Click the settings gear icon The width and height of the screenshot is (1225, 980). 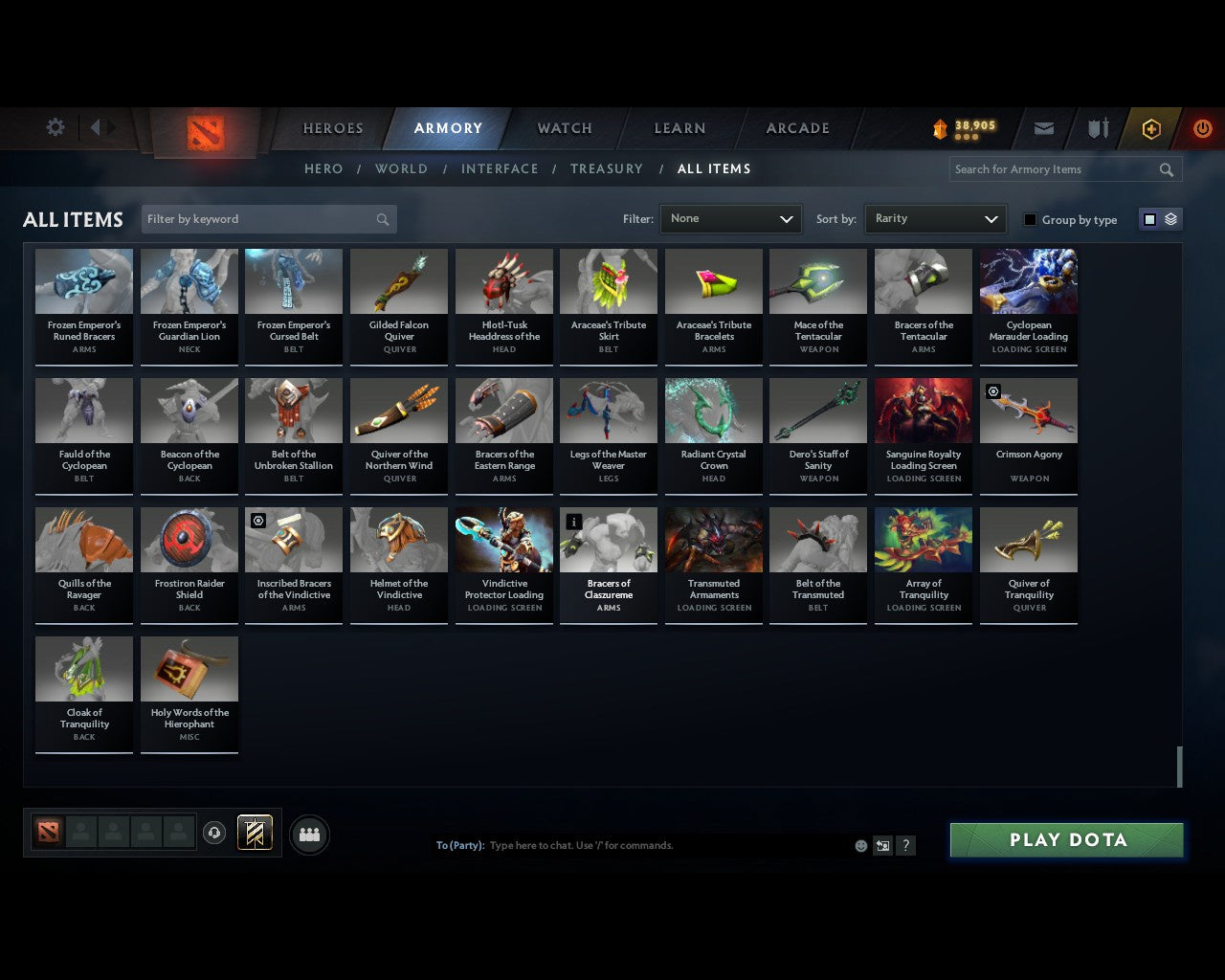(55, 126)
